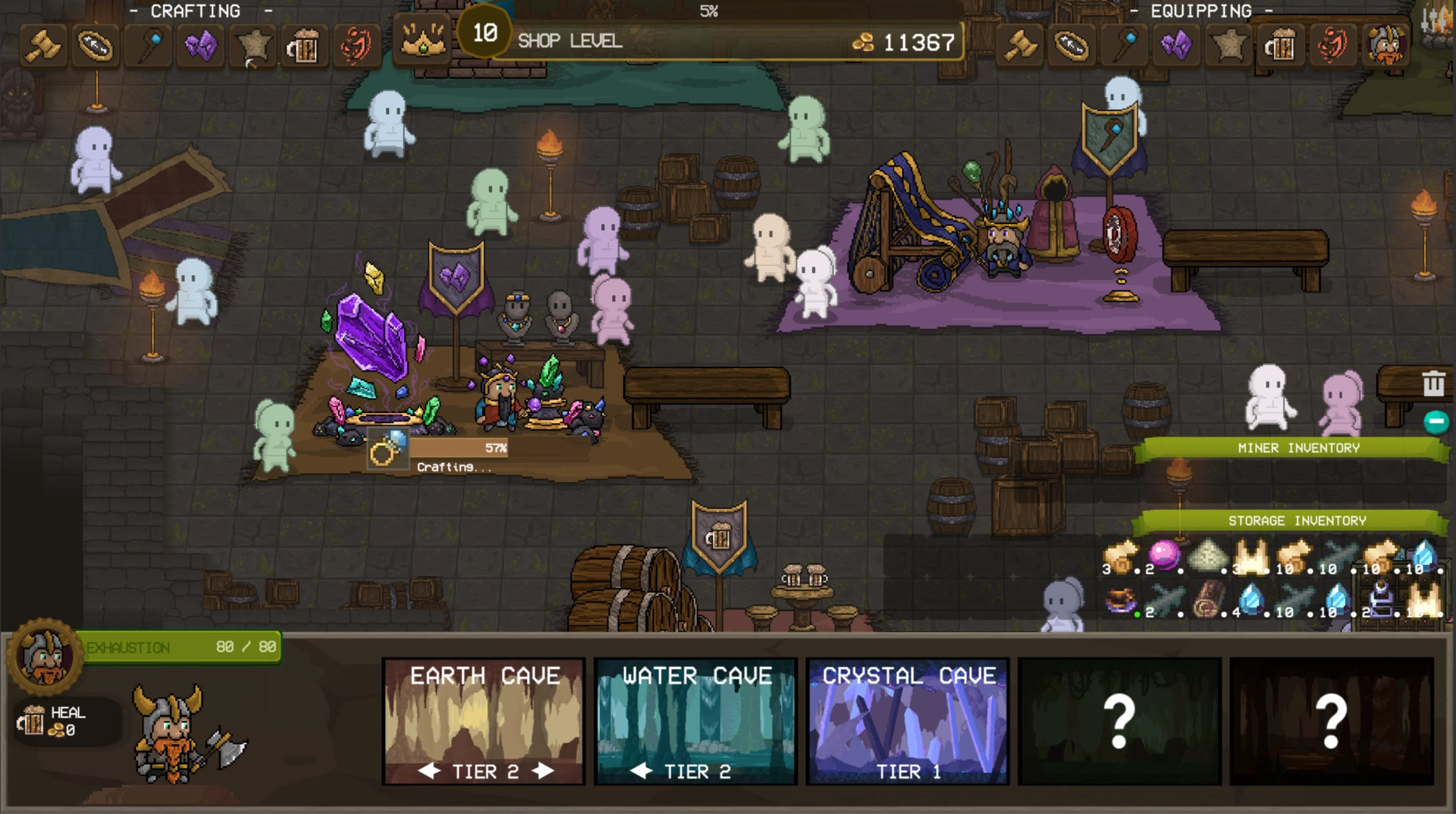Select the pink orb in storage inventory
The width and height of the screenshot is (1456, 814).
tap(1165, 556)
